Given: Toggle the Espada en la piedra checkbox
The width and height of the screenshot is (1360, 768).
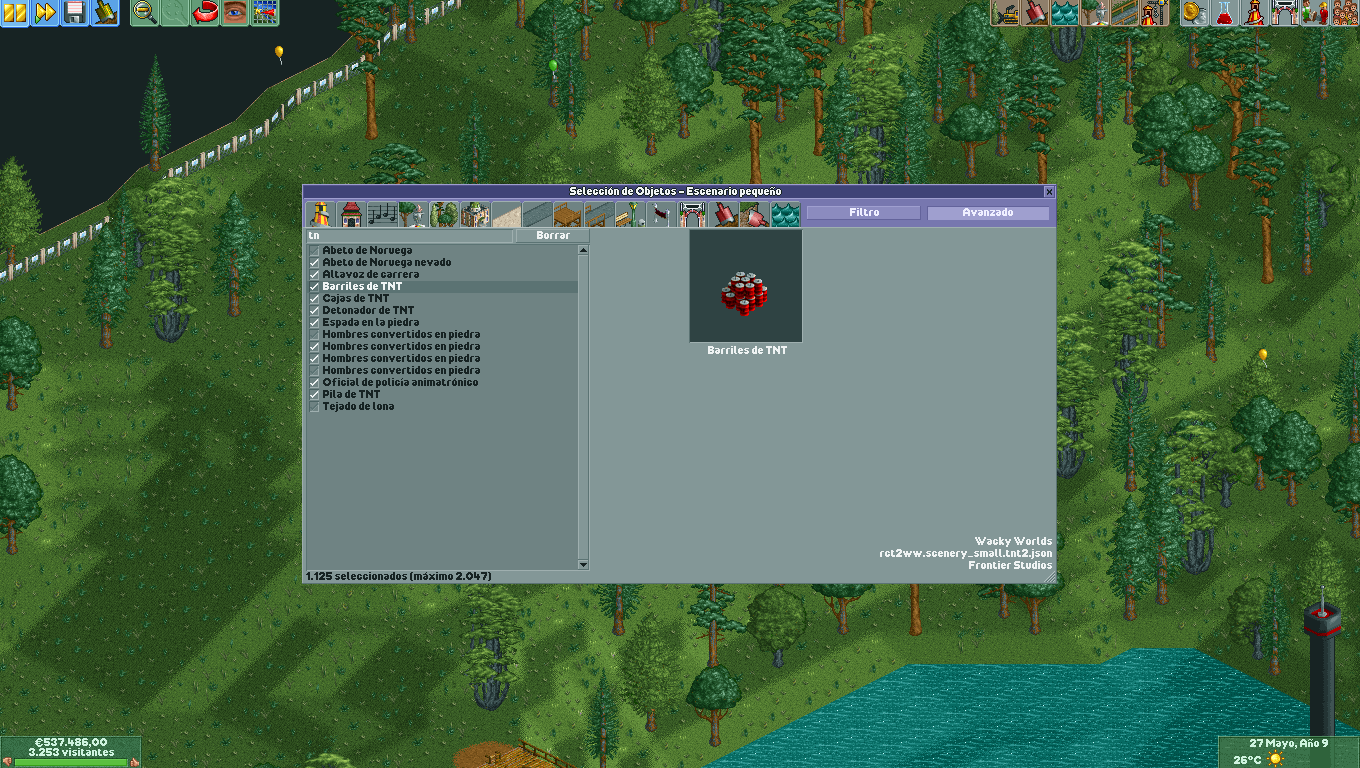Looking at the screenshot, I should [x=314, y=322].
